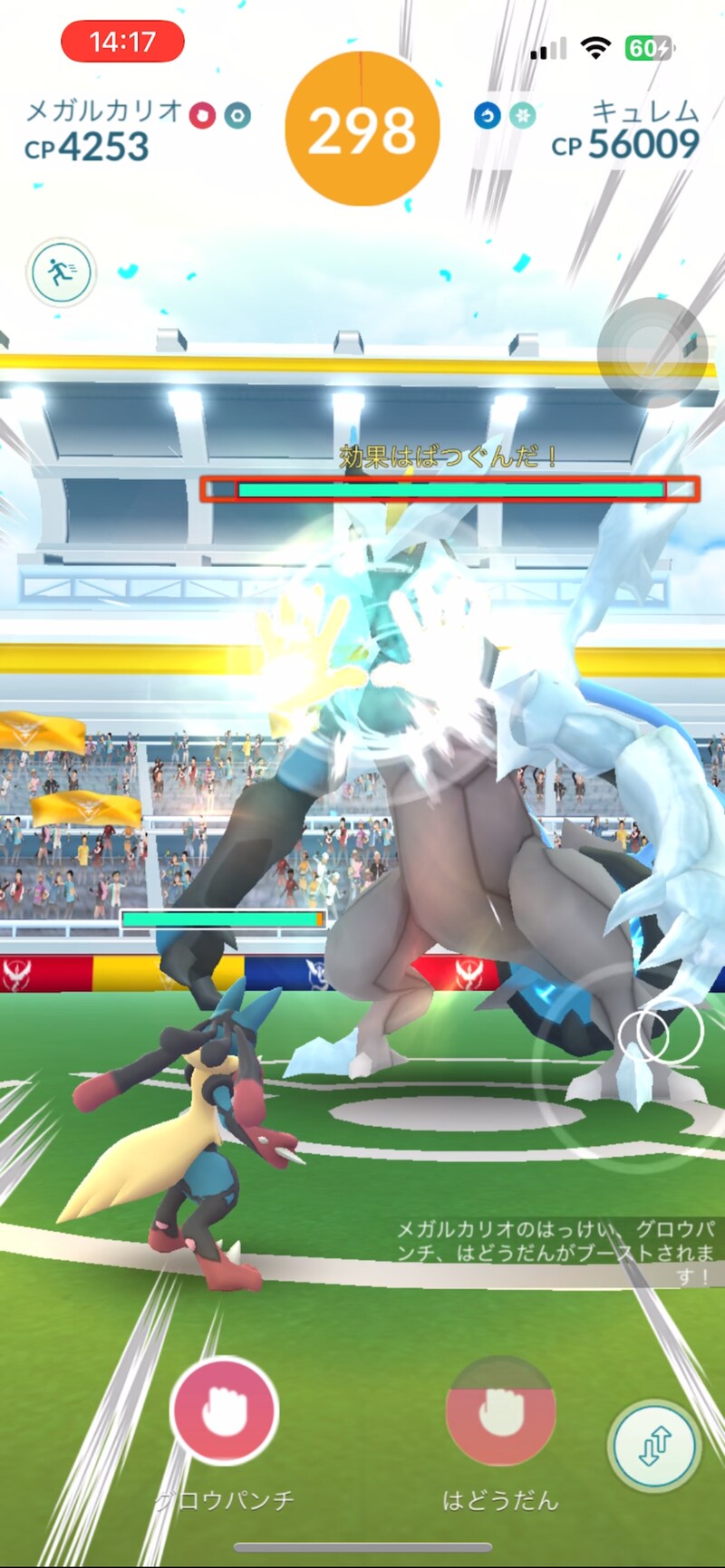Use the グロウパンチ charged attack

(x=224, y=1410)
